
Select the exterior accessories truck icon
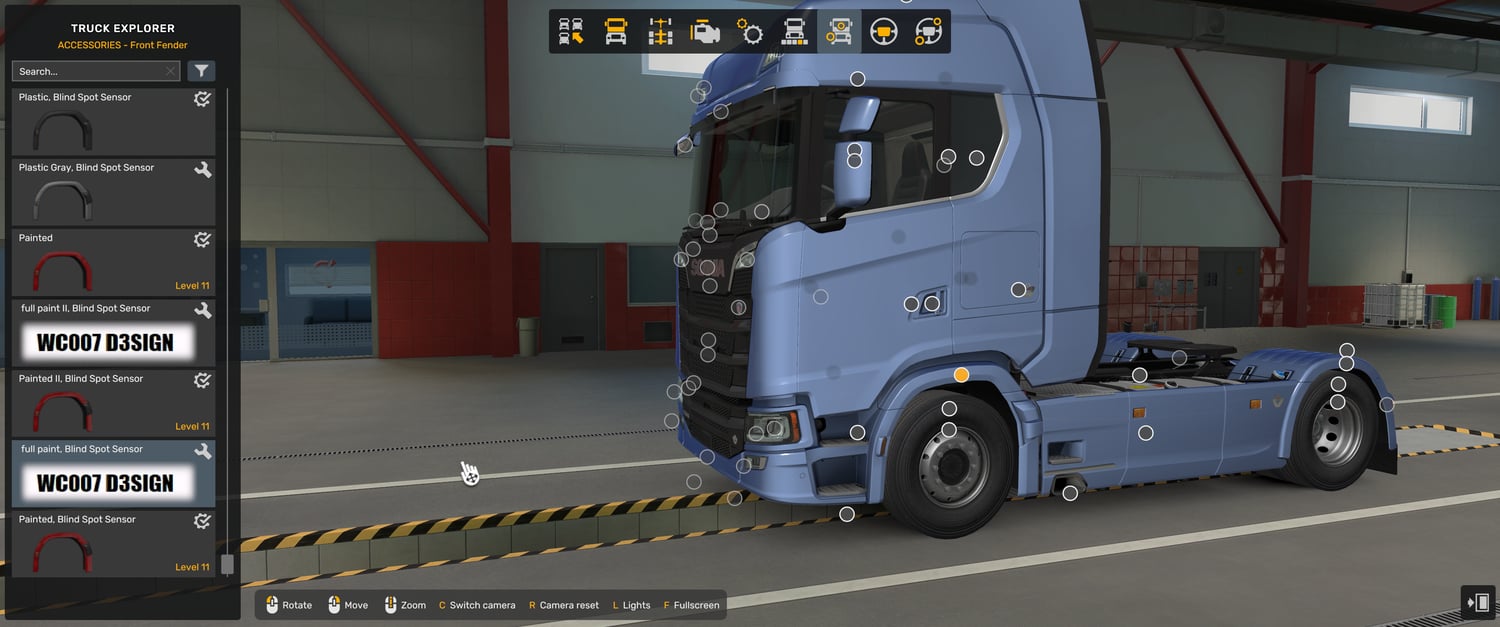(838, 32)
